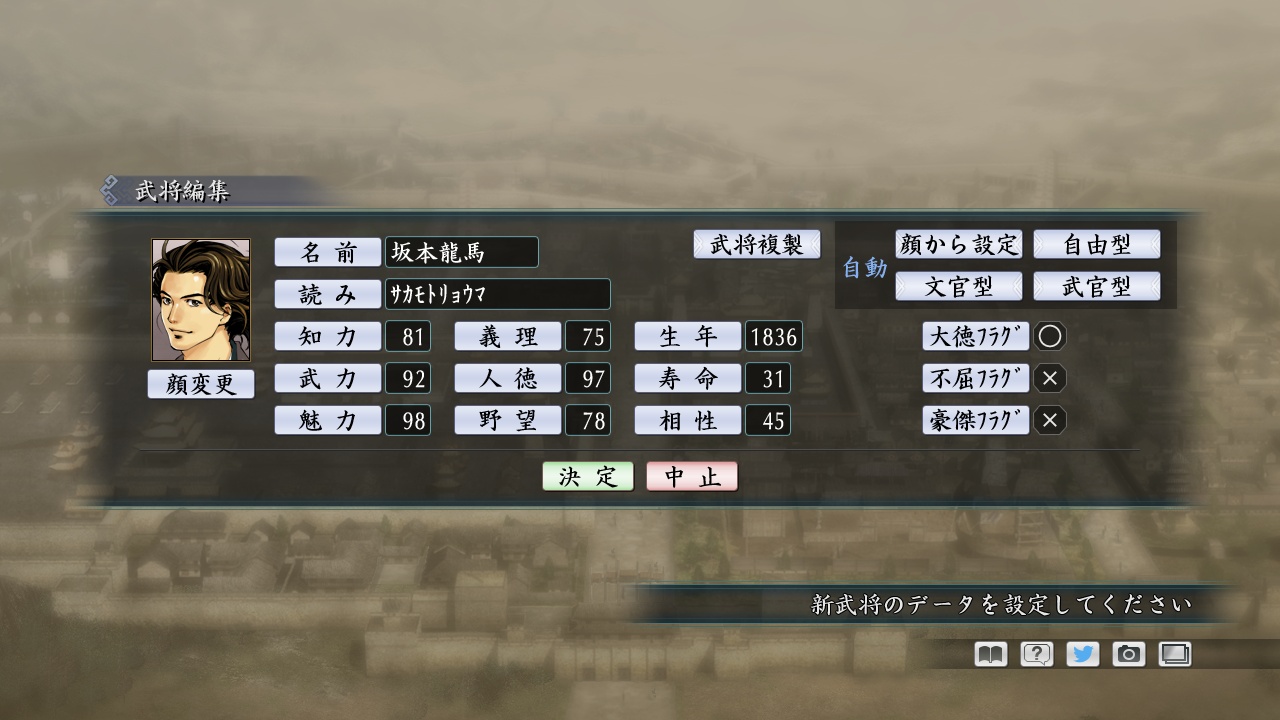The height and width of the screenshot is (720, 1280).
Task: Open face selection with 顔変更
Action: tap(200, 383)
